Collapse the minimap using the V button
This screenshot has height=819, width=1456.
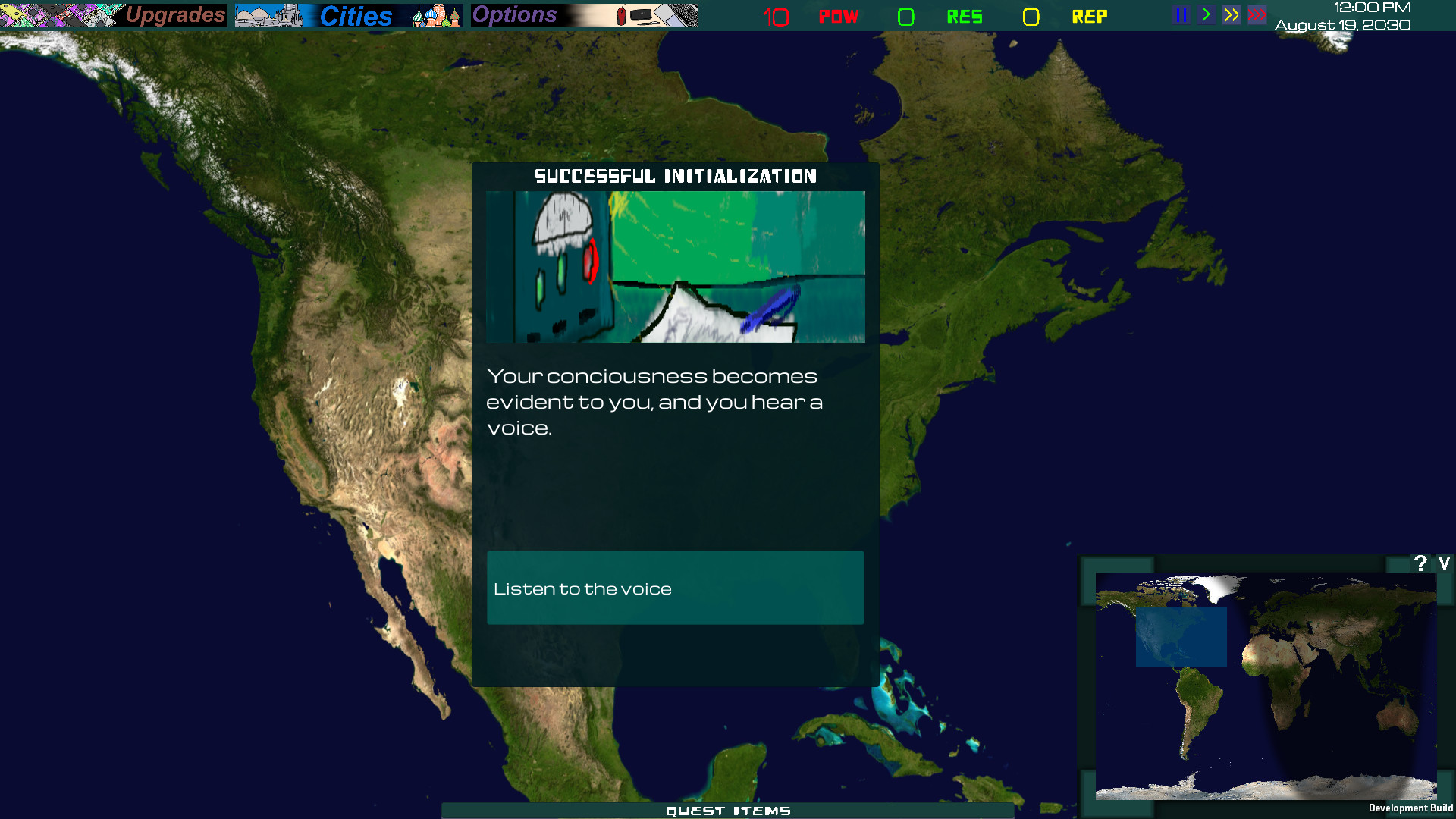coord(1443,563)
